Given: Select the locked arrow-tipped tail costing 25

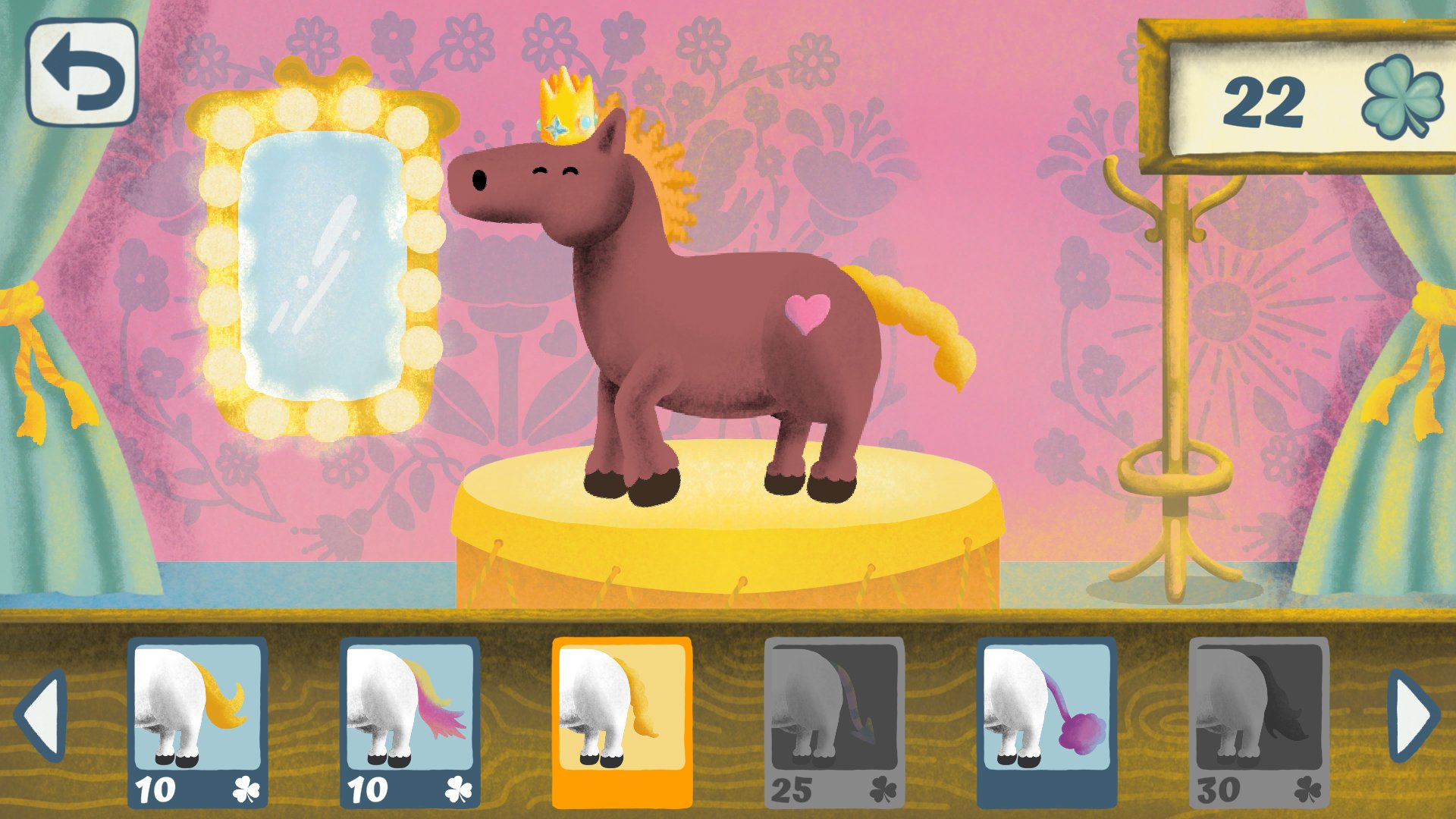Looking at the screenshot, I should point(834,722).
